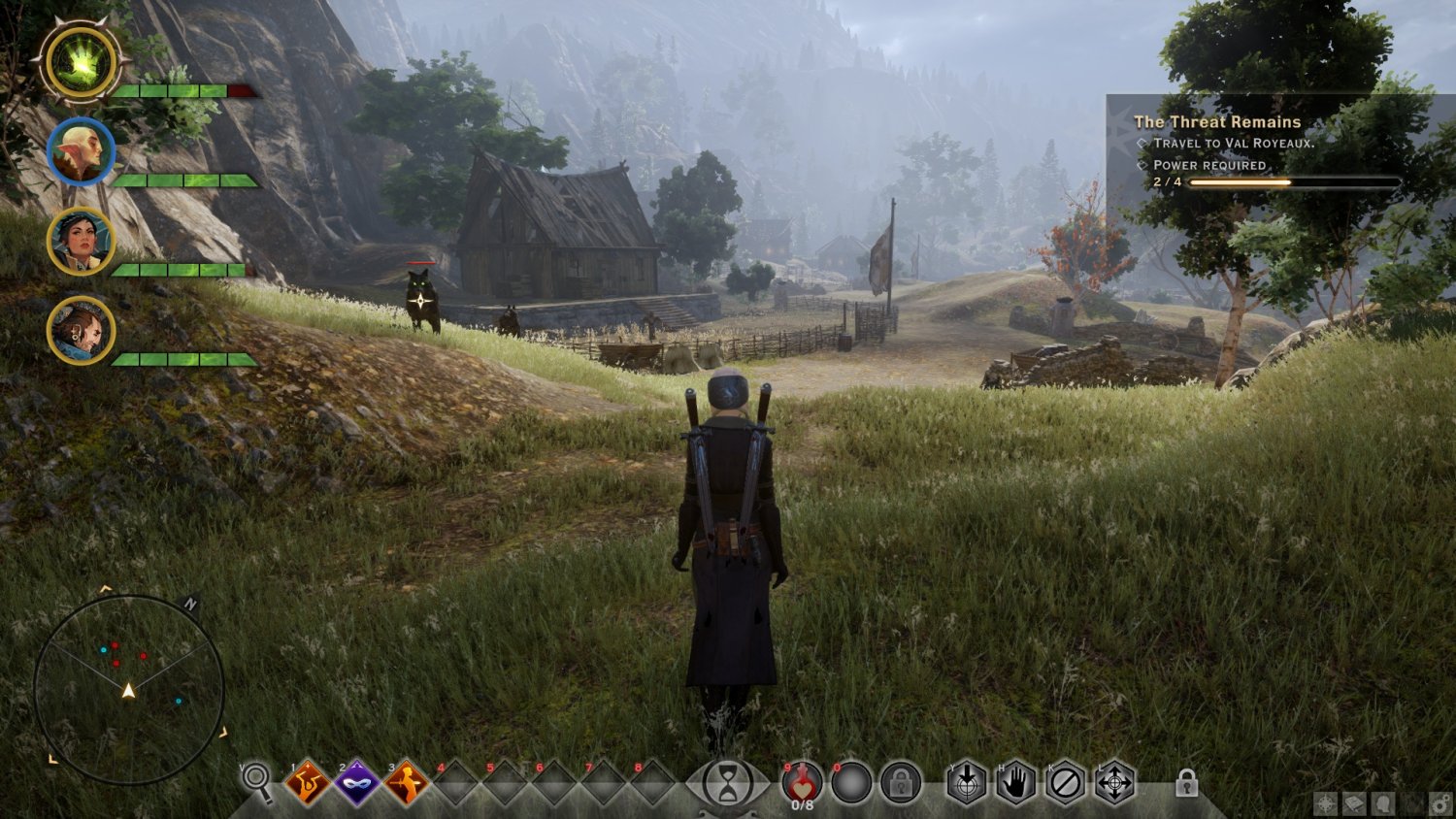Image resolution: width=1456 pixels, height=819 pixels.
Task: Activate the magnifying glass search icon
Action: (257, 778)
